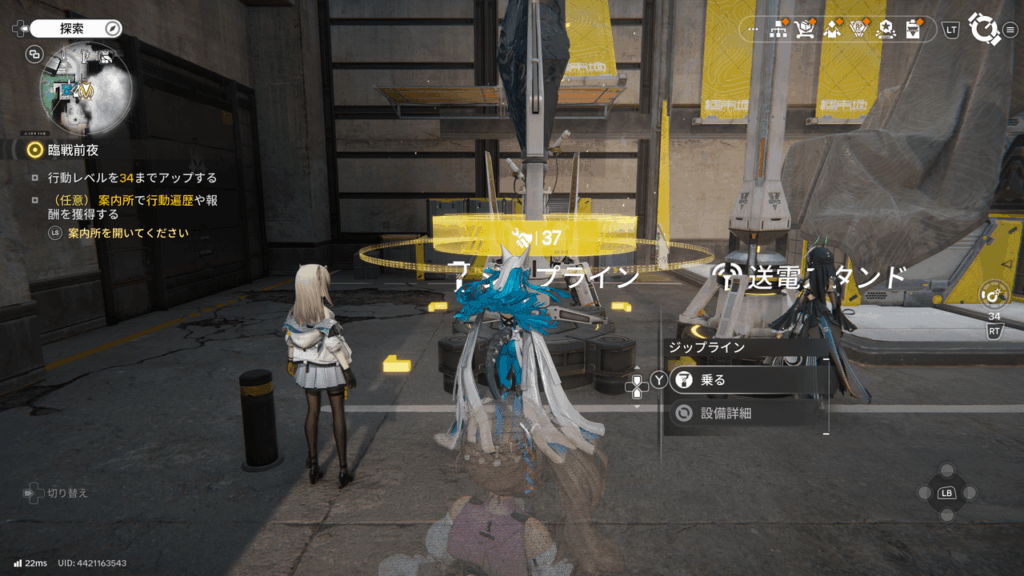Click the 探索 exploration mode pill

coord(75,29)
